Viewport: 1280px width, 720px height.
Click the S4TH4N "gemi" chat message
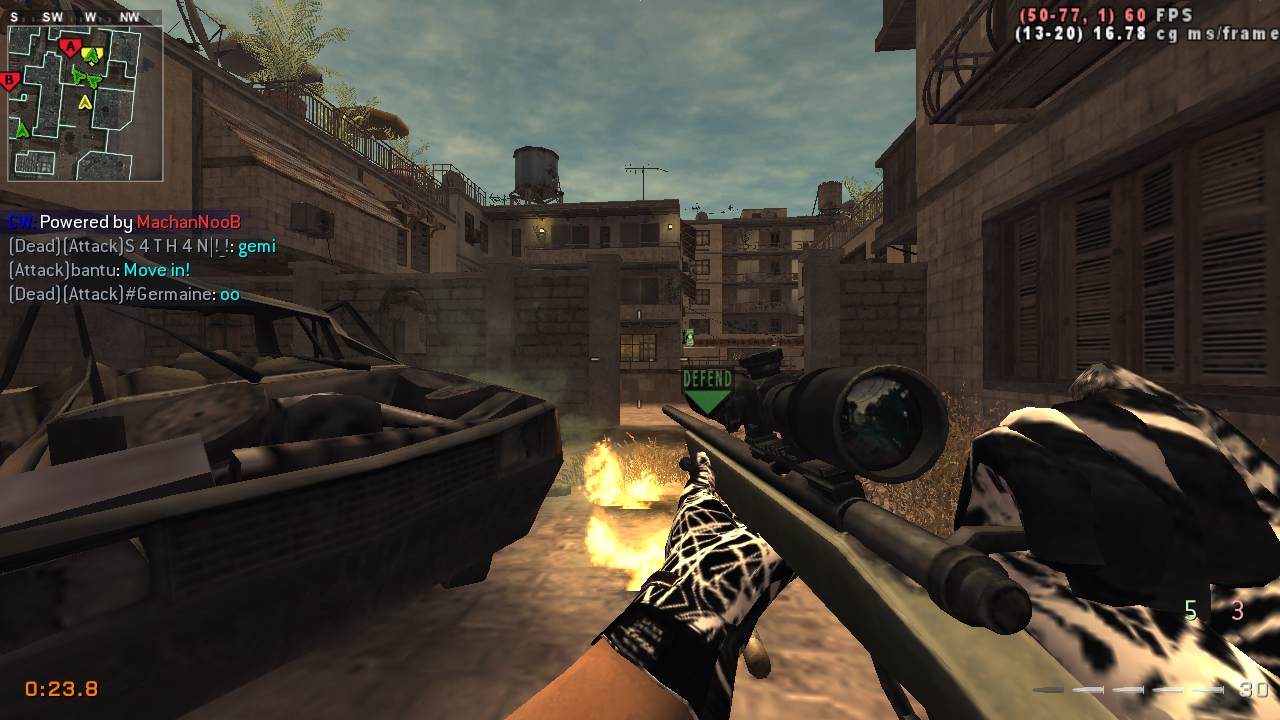(x=142, y=246)
